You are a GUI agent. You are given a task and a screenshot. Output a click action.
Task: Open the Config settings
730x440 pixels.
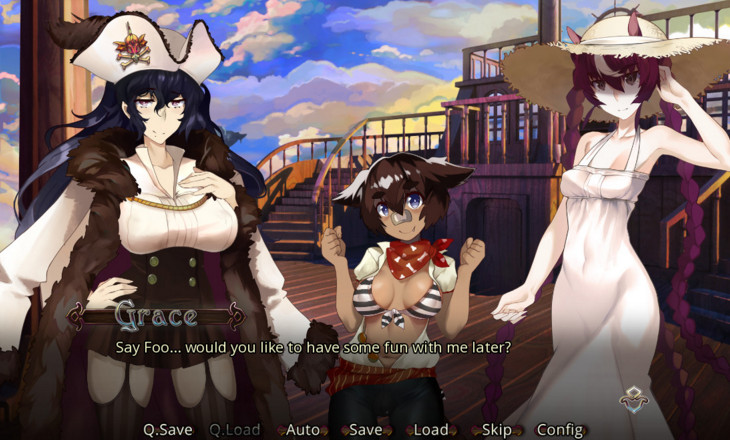pyautogui.click(x=560, y=430)
